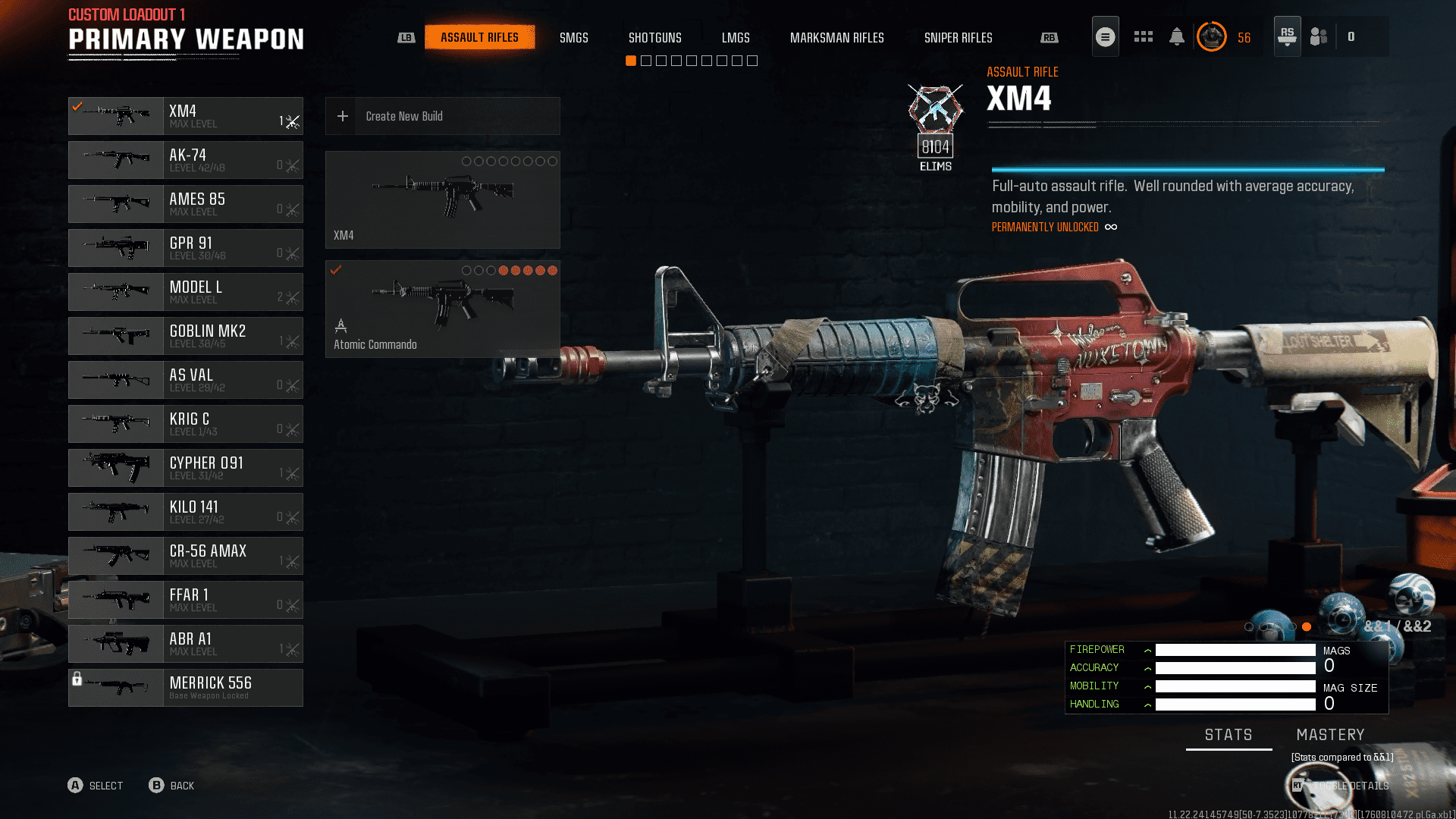Switch to the MASTERY view

pos(1331,734)
